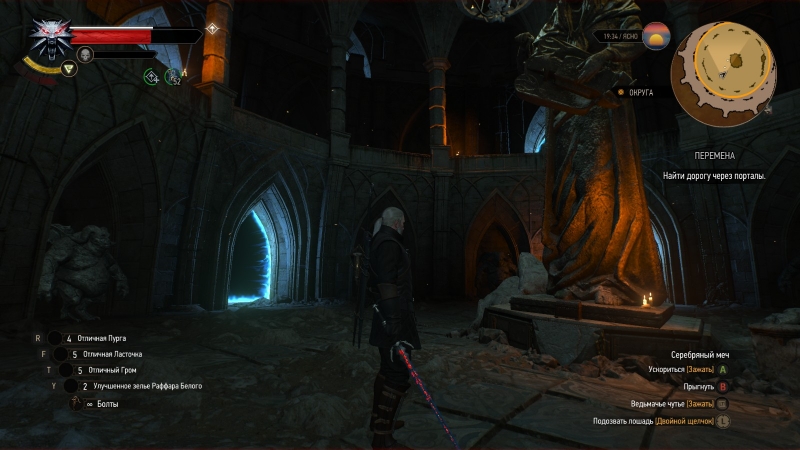Click the wolf medallion icon

coord(46,37)
